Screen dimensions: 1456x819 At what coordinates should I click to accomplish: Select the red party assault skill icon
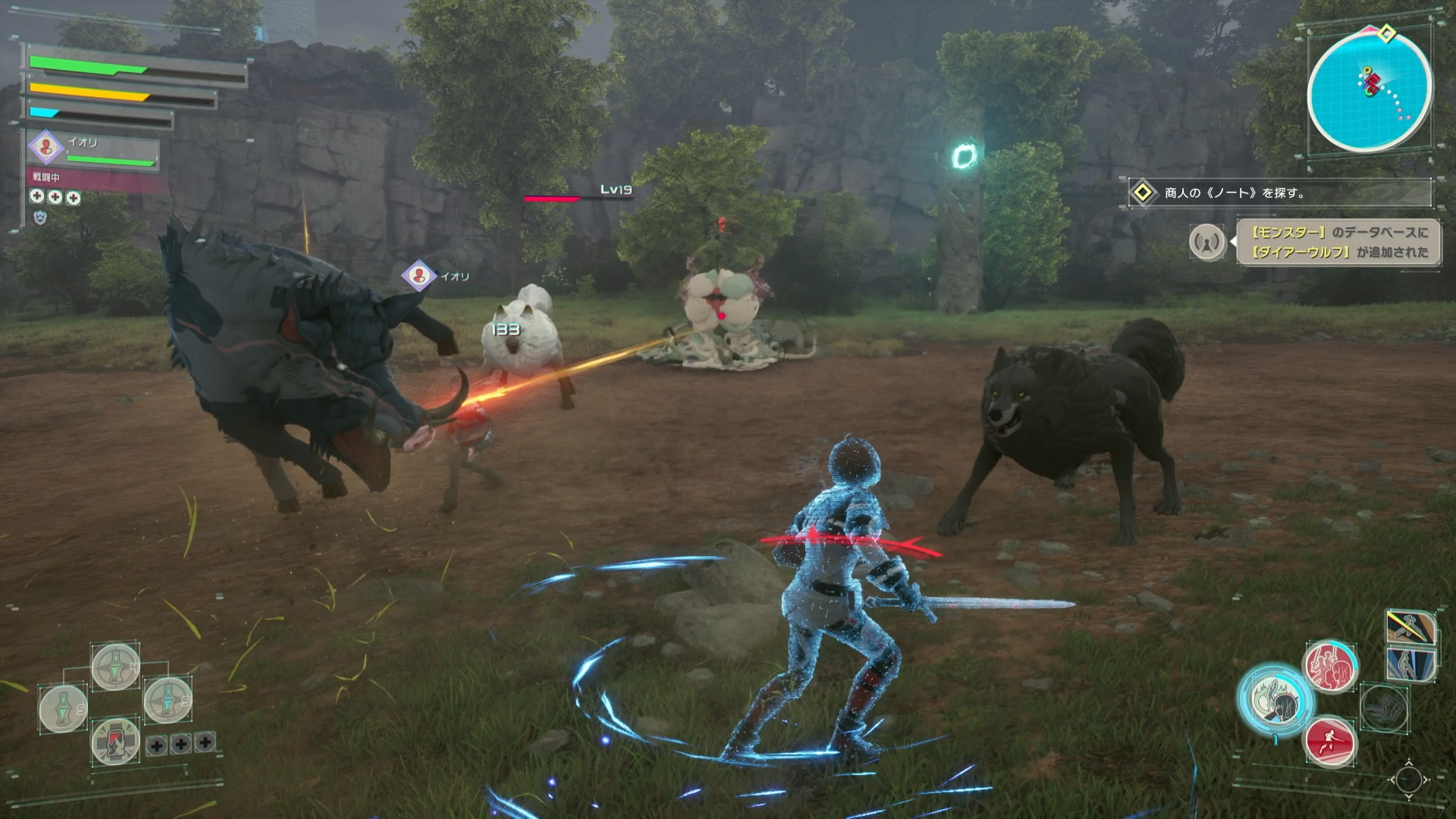pyautogui.click(x=1330, y=667)
